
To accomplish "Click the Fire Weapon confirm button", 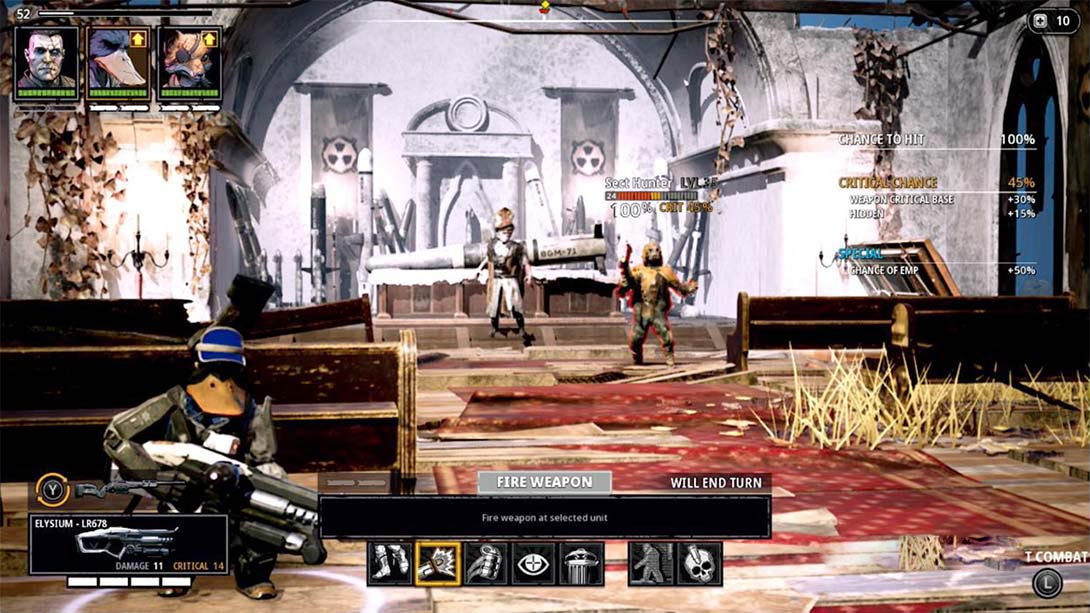I will pyautogui.click(x=543, y=482).
